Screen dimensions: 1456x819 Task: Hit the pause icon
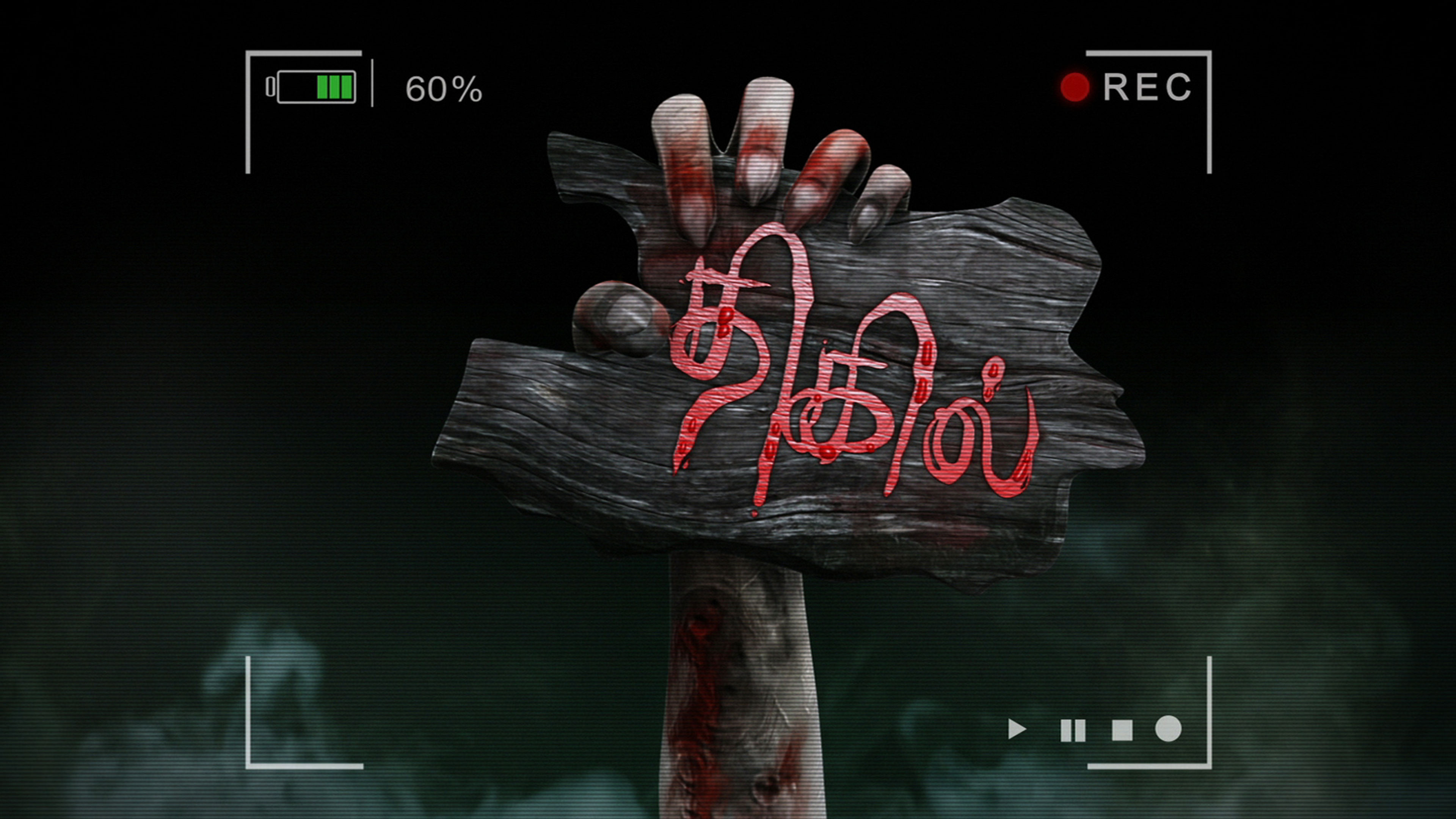coord(1072,730)
